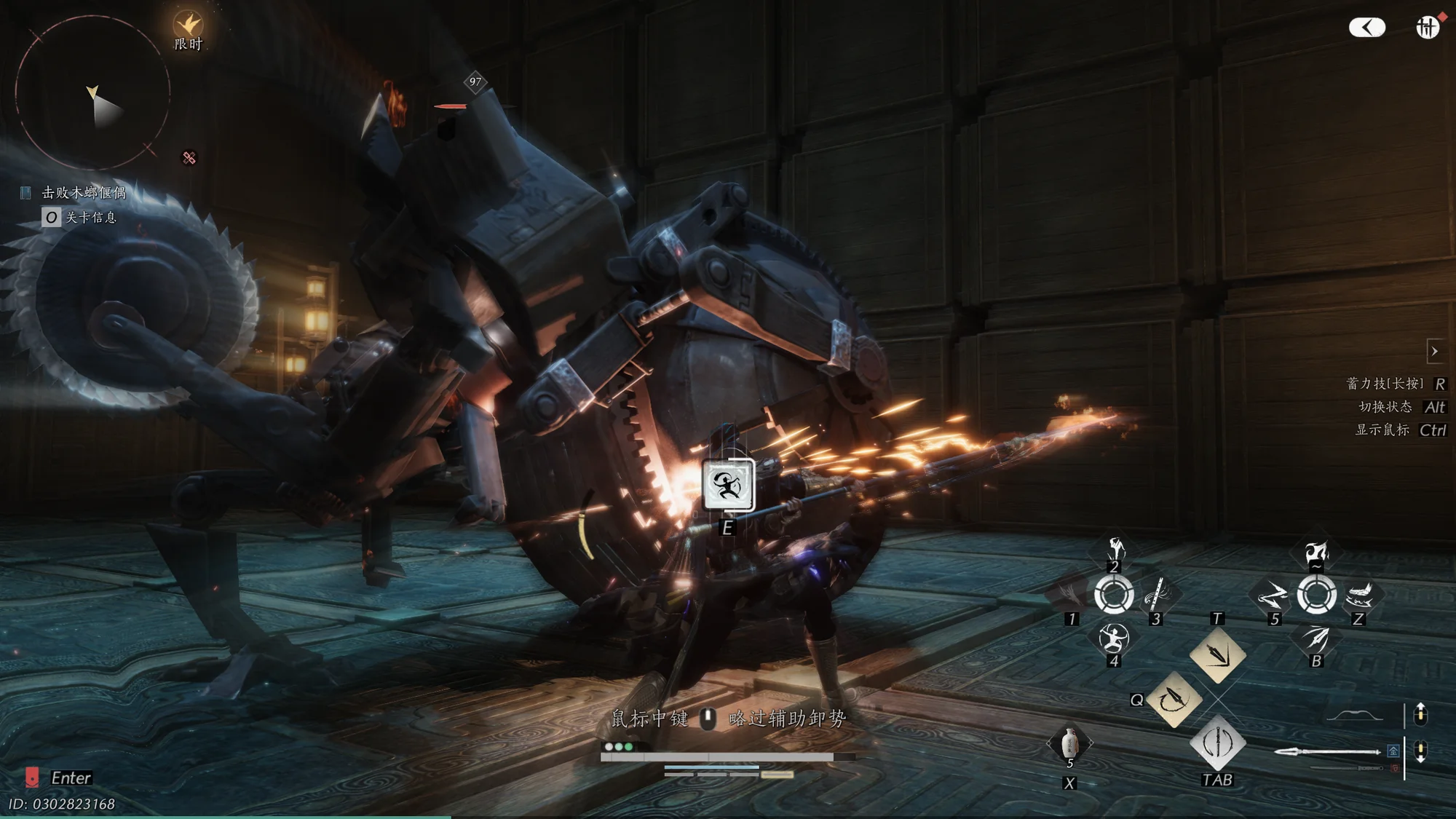Activate the triple arrow skill icon

tap(1316, 638)
